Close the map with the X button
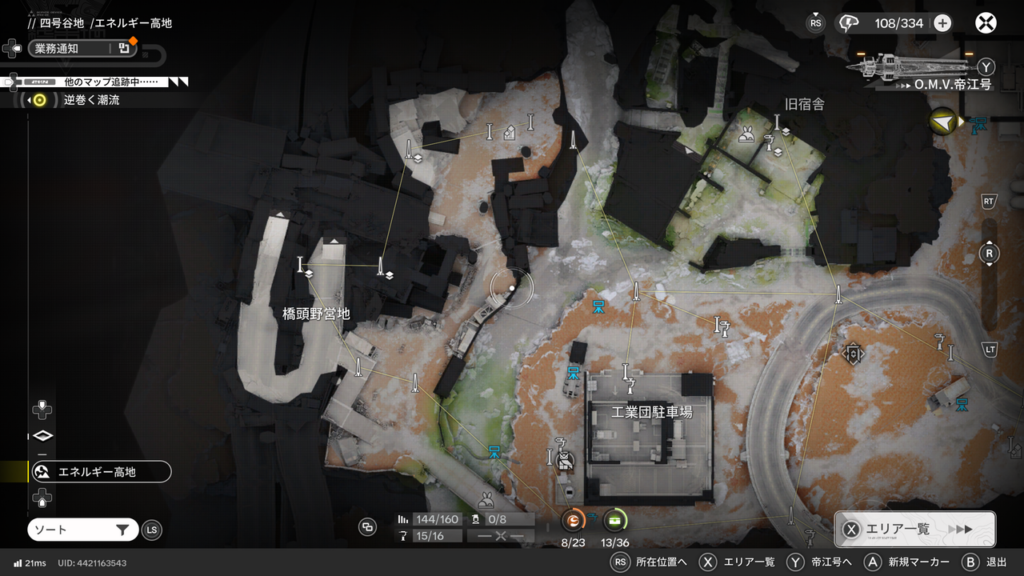Image resolution: width=1024 pixels, height=576 pixels. 986,23
